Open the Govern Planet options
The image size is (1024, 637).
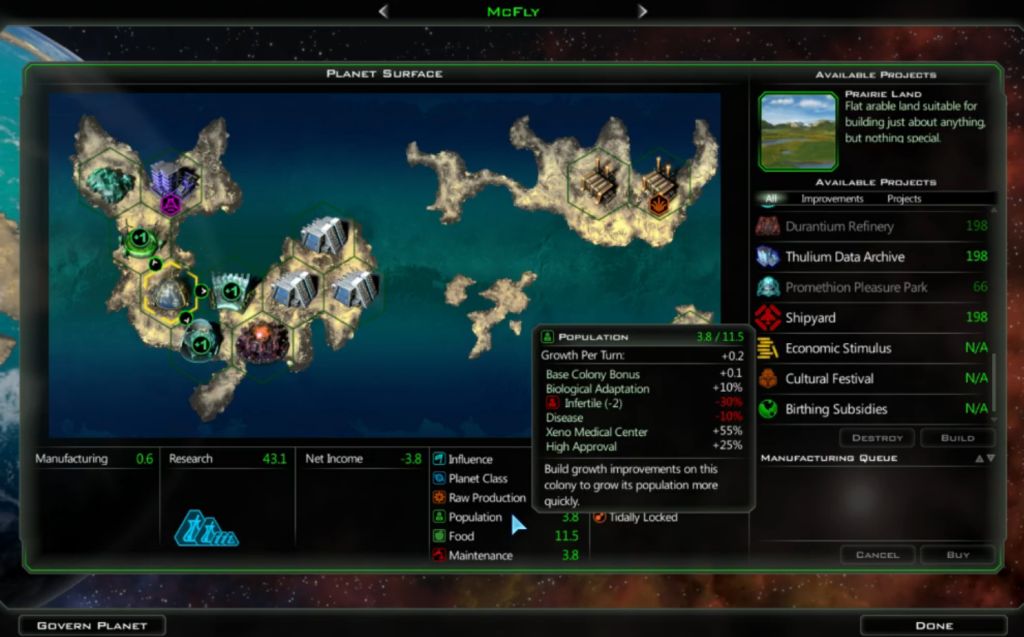click(92, 625)
